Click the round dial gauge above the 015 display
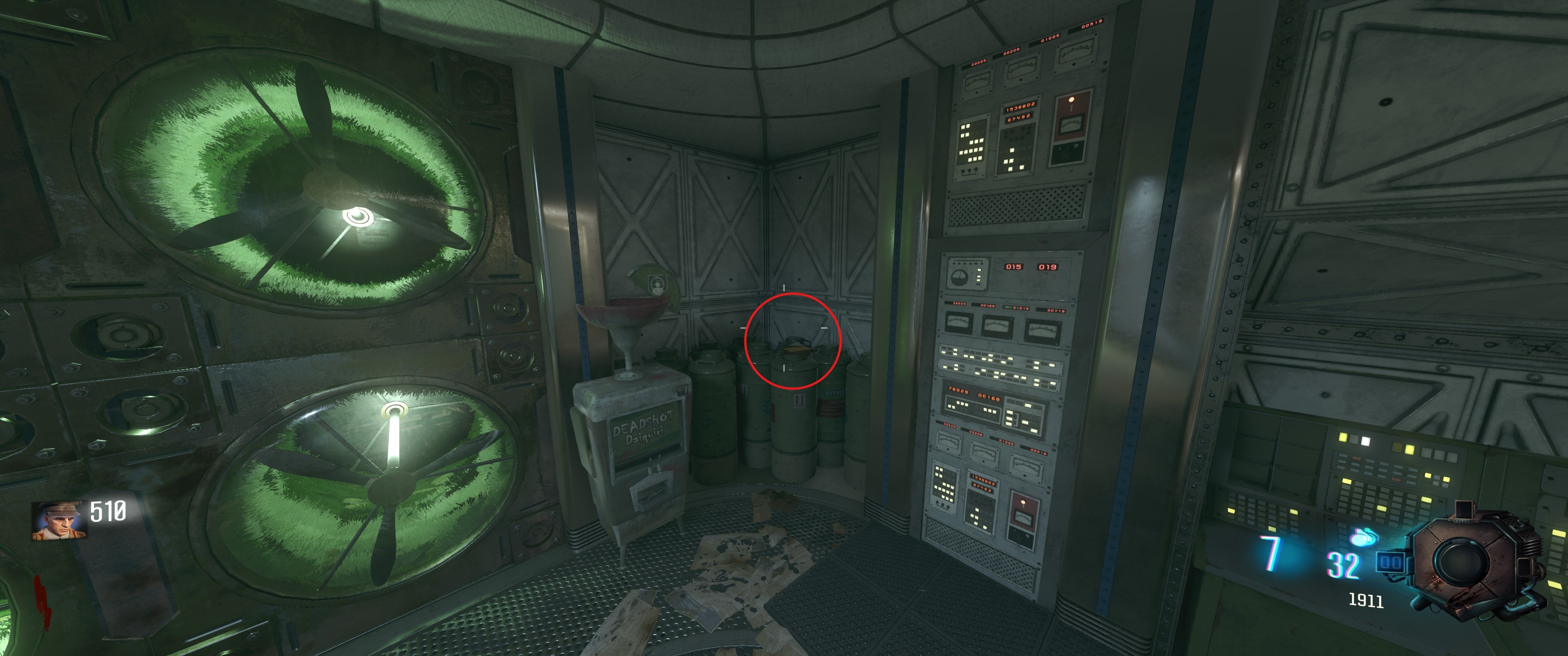This screenshot has height=656, width=1568. point(960,277)
